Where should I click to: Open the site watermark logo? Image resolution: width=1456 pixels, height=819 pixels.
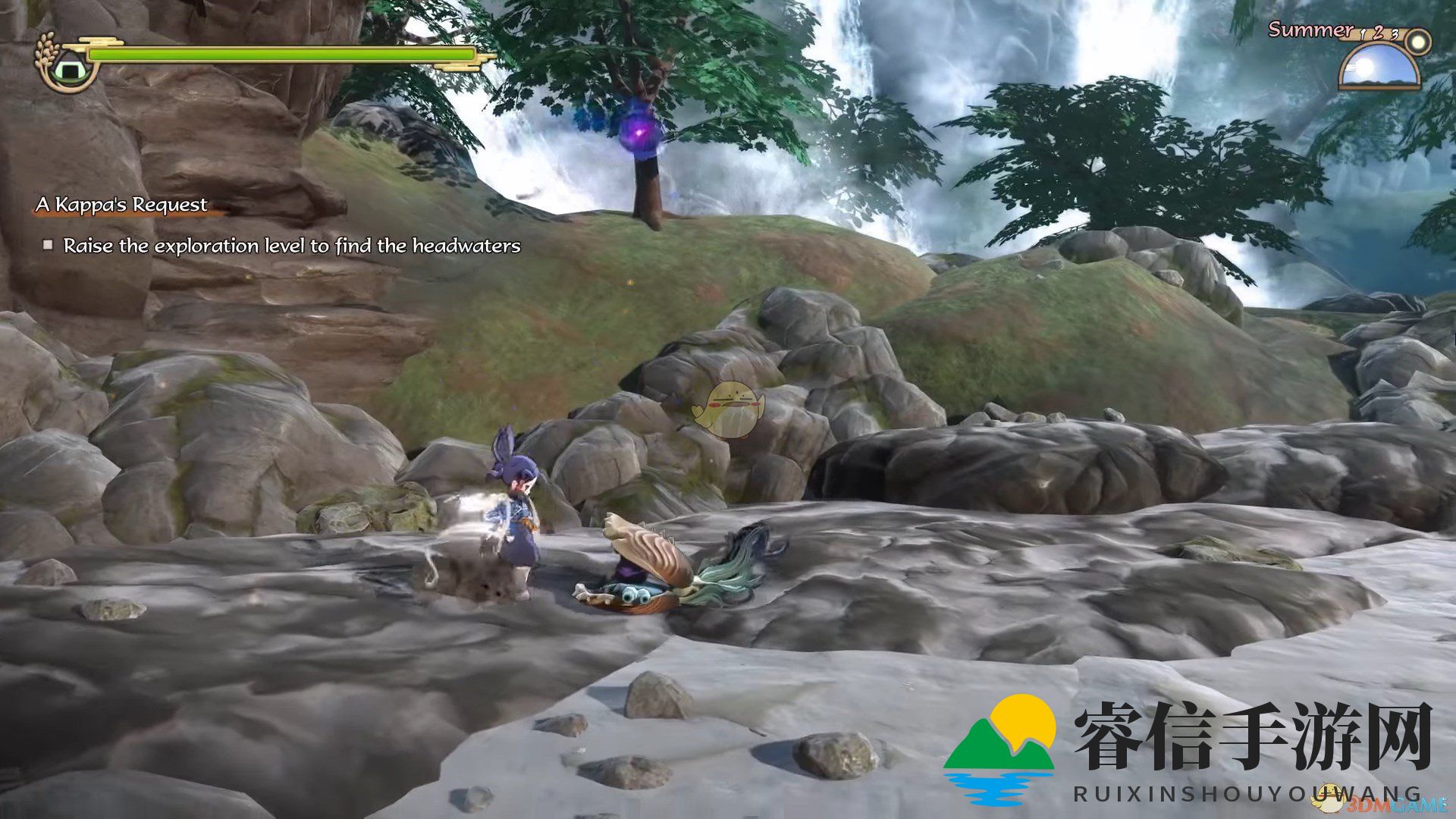(x=999, y=747)
